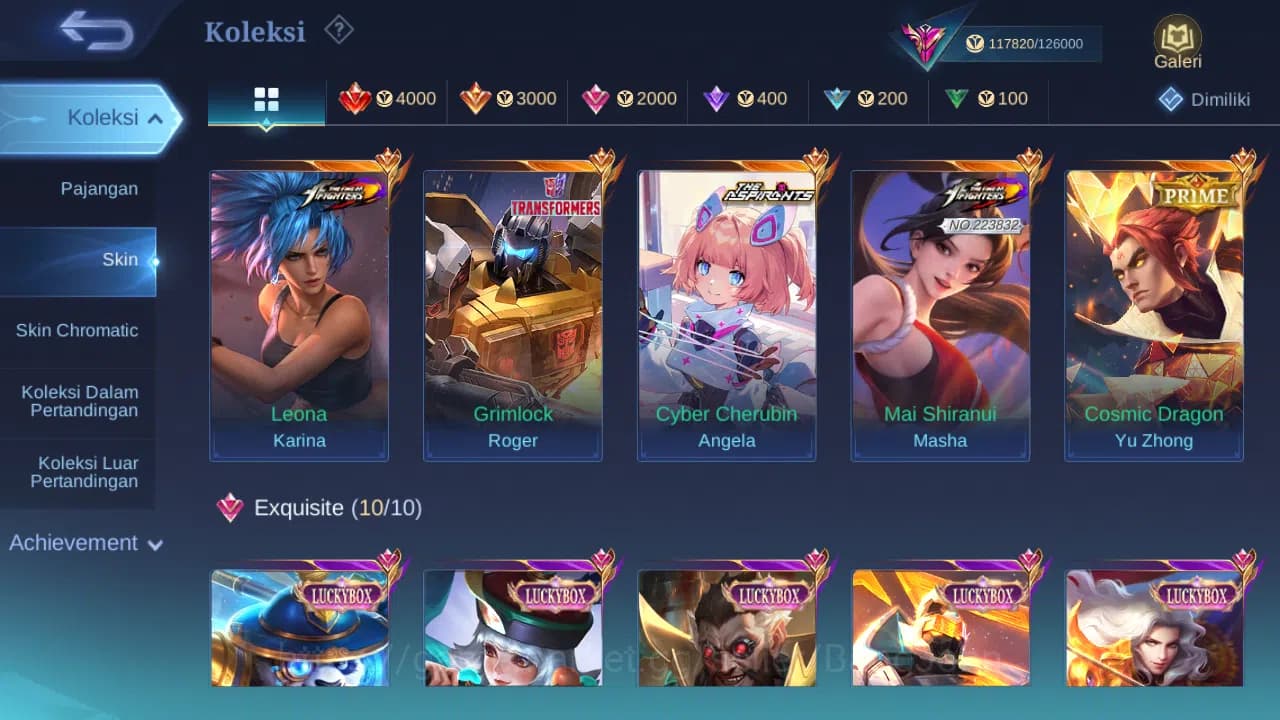Image resolution: width=1280 pixels, height=720 pixels.
Task: Filter skins by the orange 3000 rarity
Action: [507, 98]
